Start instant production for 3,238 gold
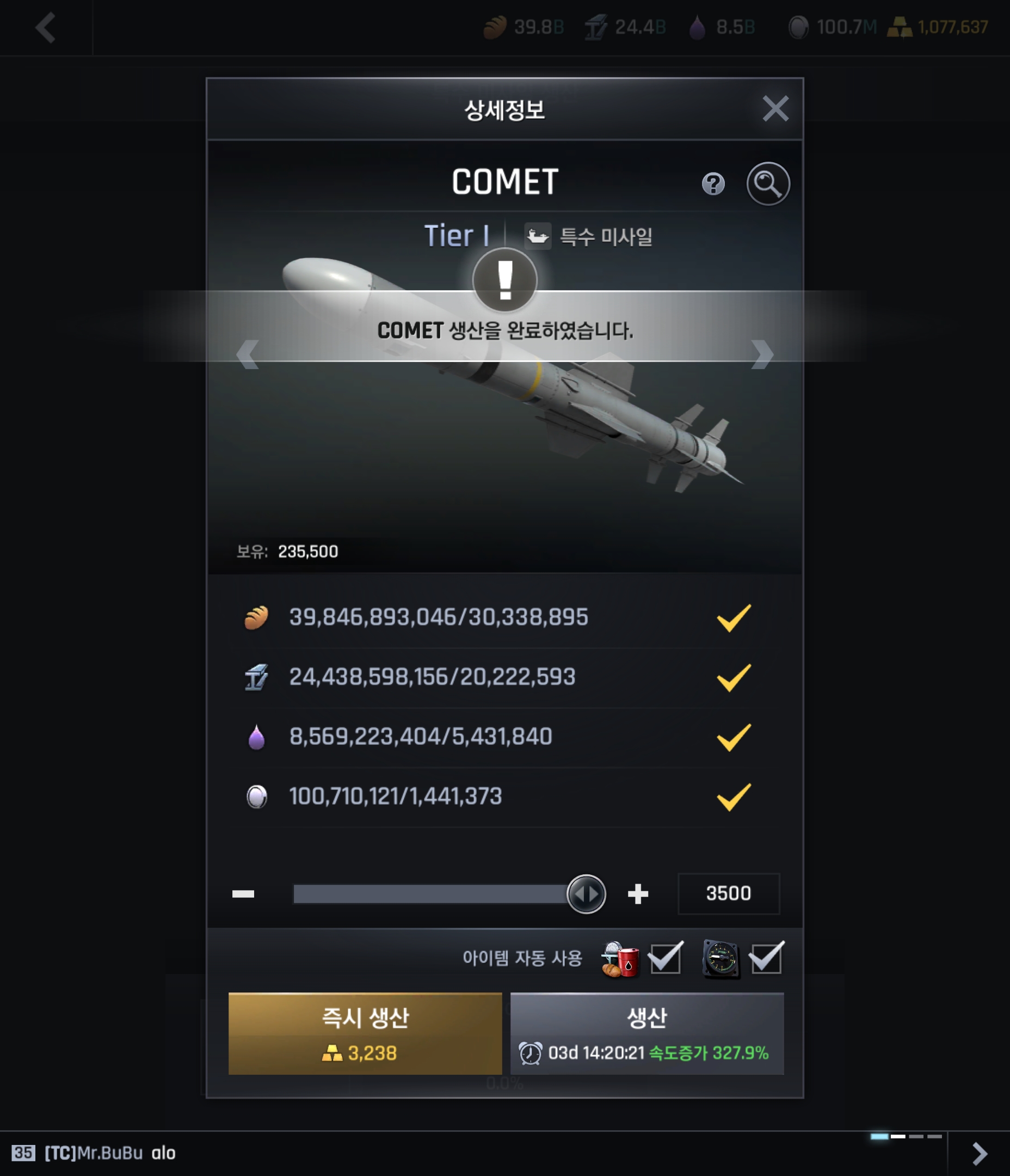Screen dimensions: 1010x1176 pos(365,1033)
